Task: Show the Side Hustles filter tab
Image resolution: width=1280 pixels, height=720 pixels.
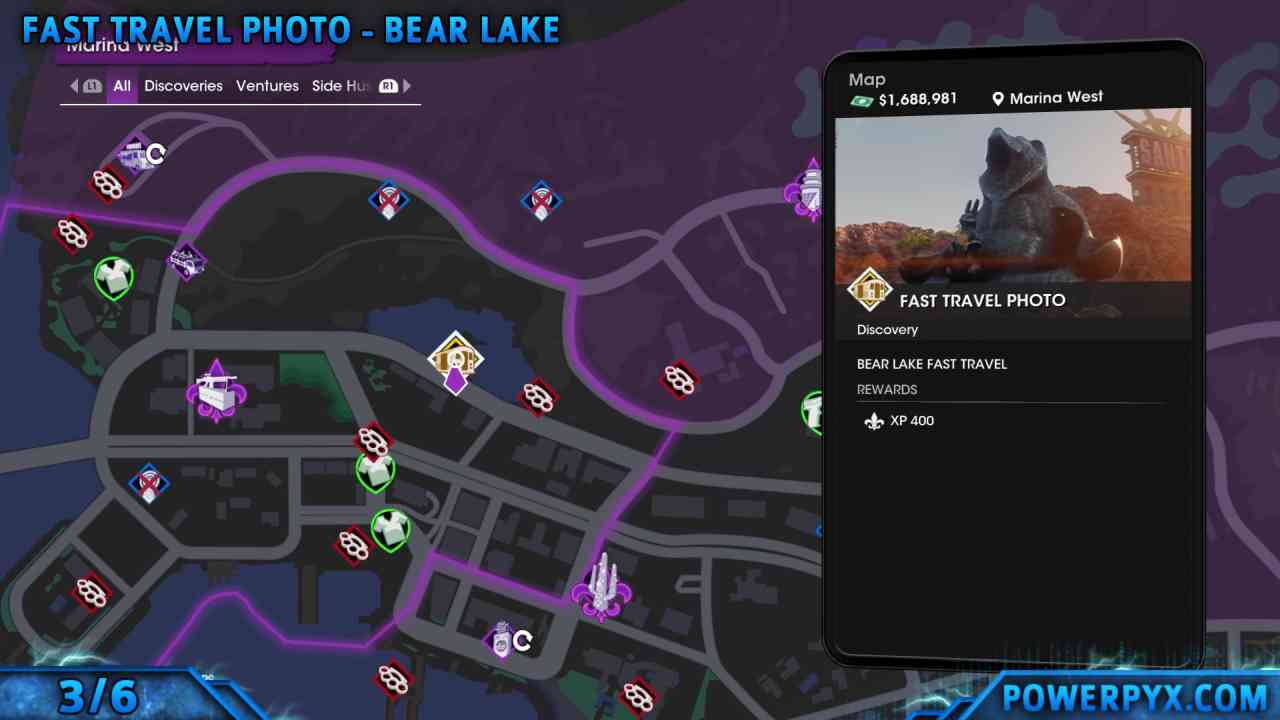Action: pos(341,86)
